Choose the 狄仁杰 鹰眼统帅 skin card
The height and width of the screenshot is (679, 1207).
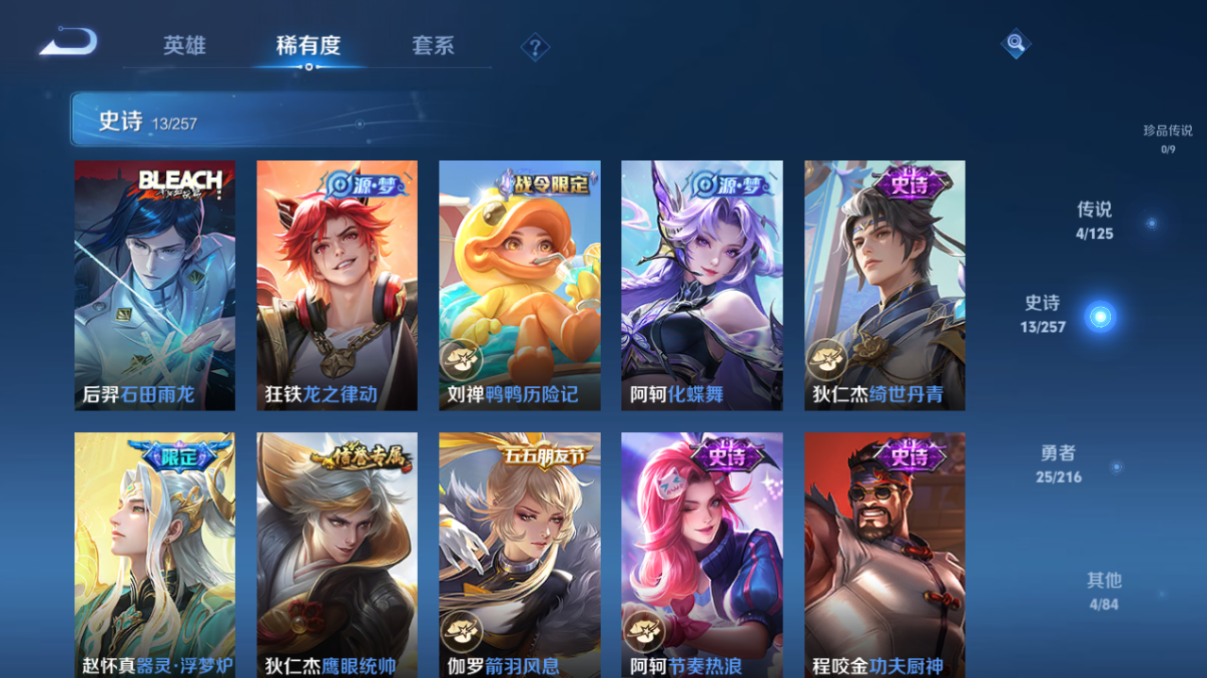point(337,555)
